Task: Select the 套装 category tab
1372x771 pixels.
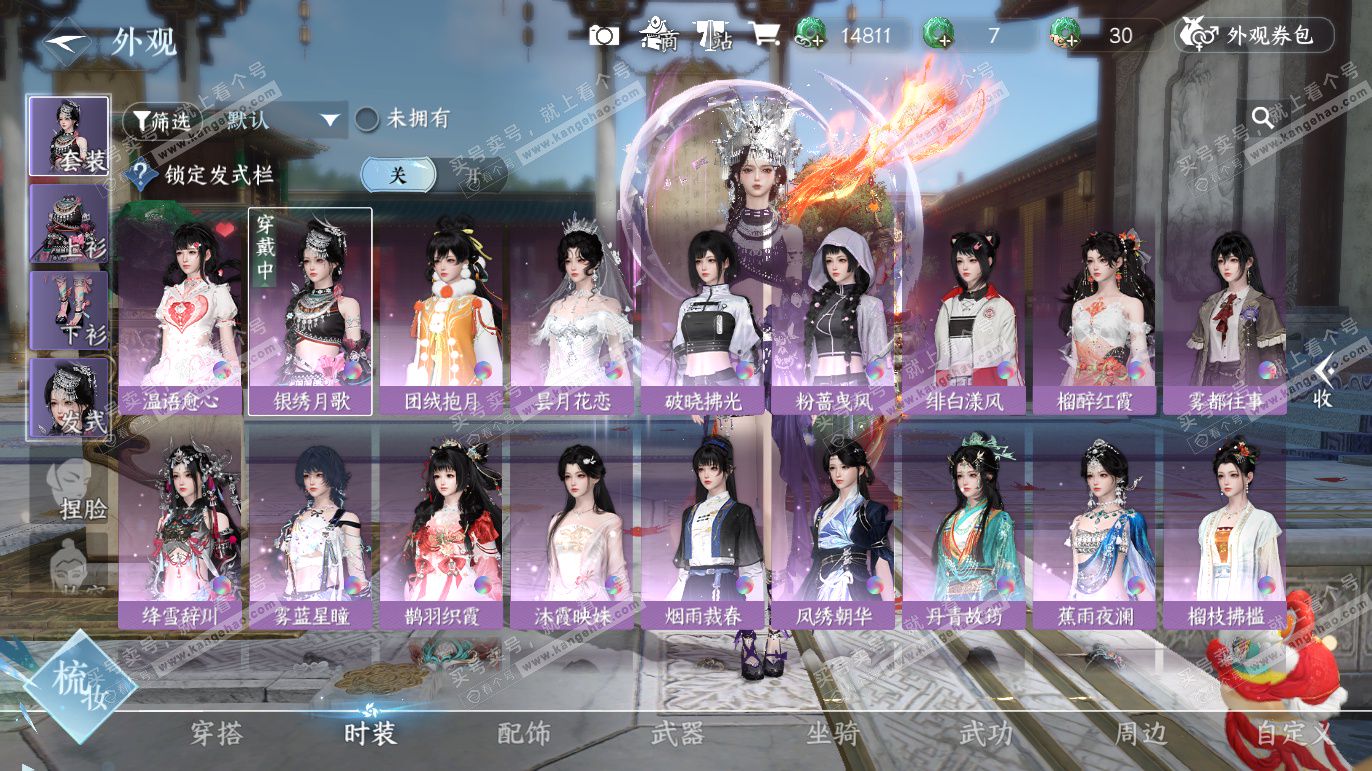Action: (69, 136)
